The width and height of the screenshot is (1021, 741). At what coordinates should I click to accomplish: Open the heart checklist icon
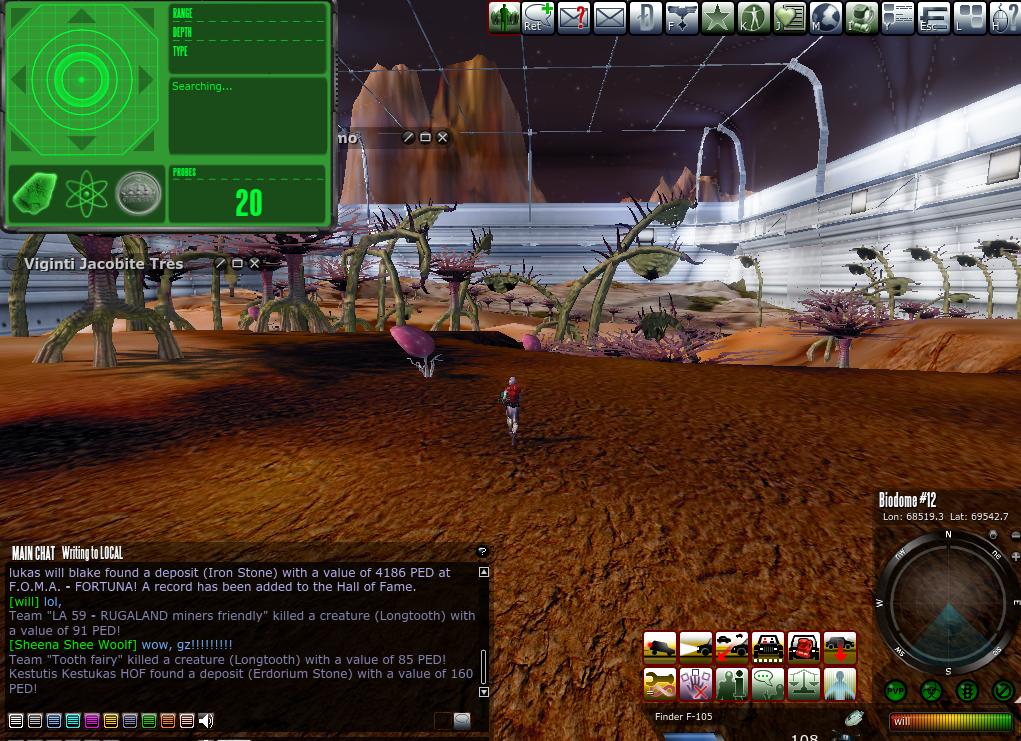[790, 17]
